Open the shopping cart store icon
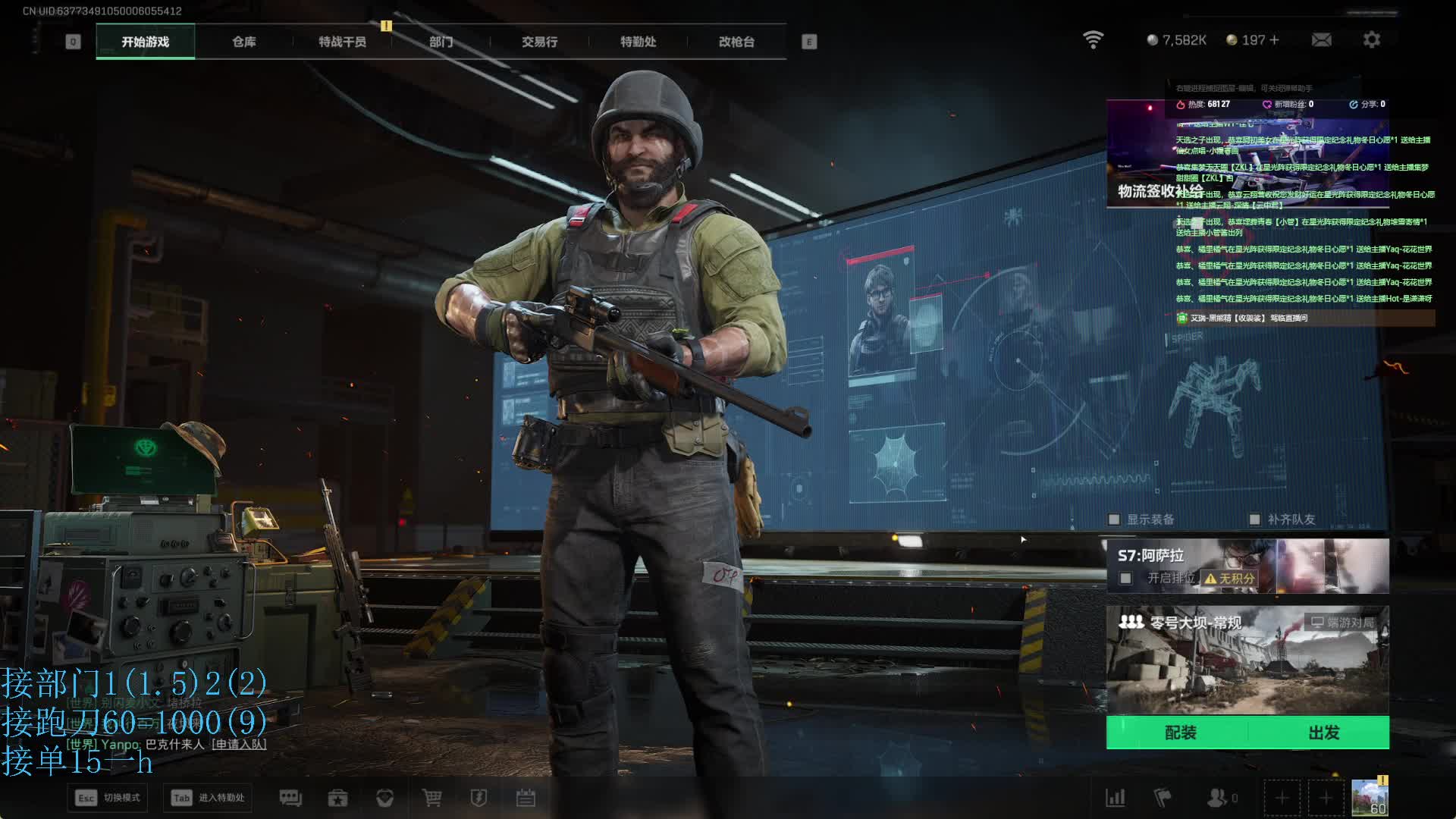1456x819 pixels. (x=431, y=798)
